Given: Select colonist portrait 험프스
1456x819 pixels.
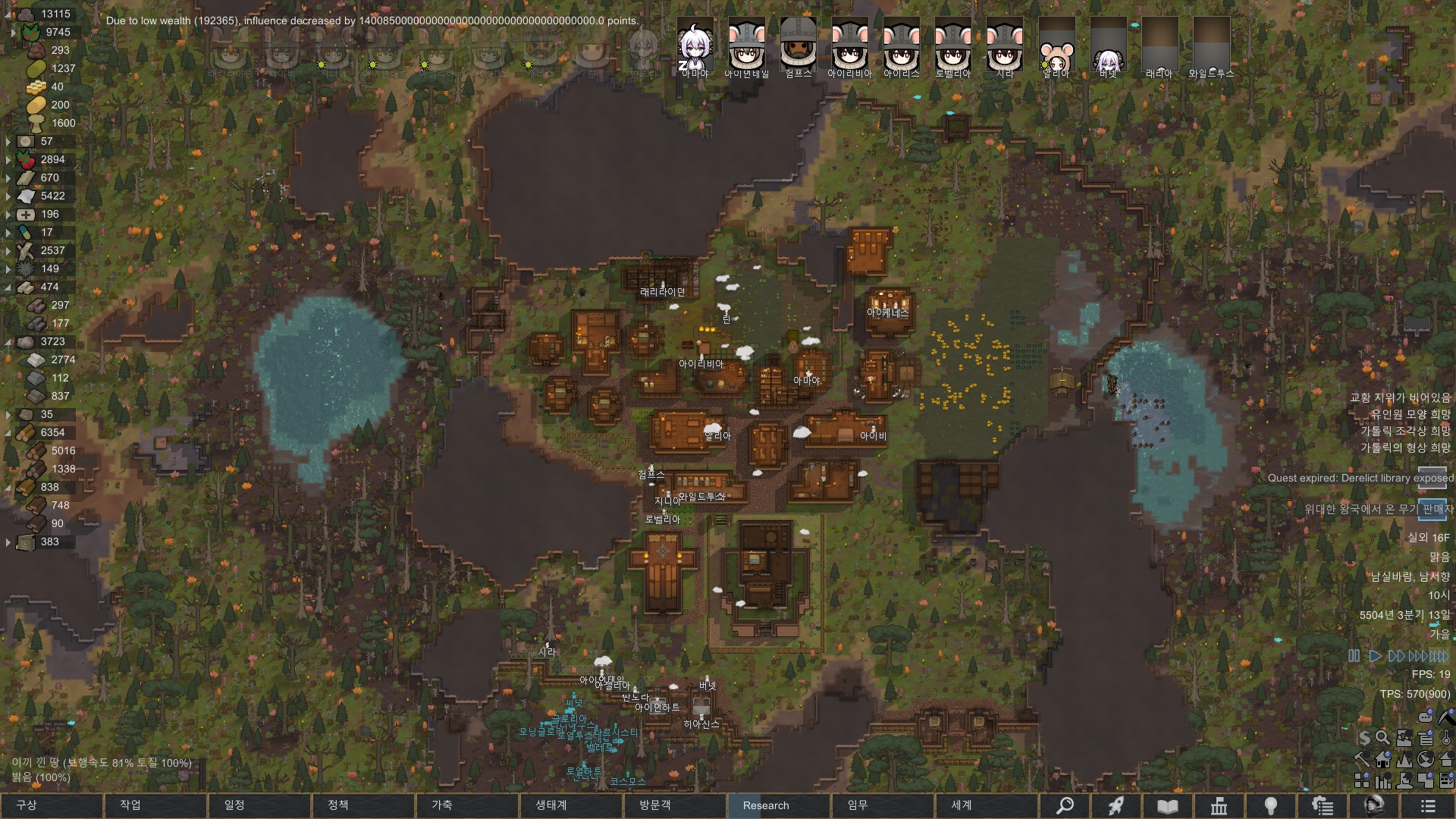Looking at the screenshot, I should point(798,47).
